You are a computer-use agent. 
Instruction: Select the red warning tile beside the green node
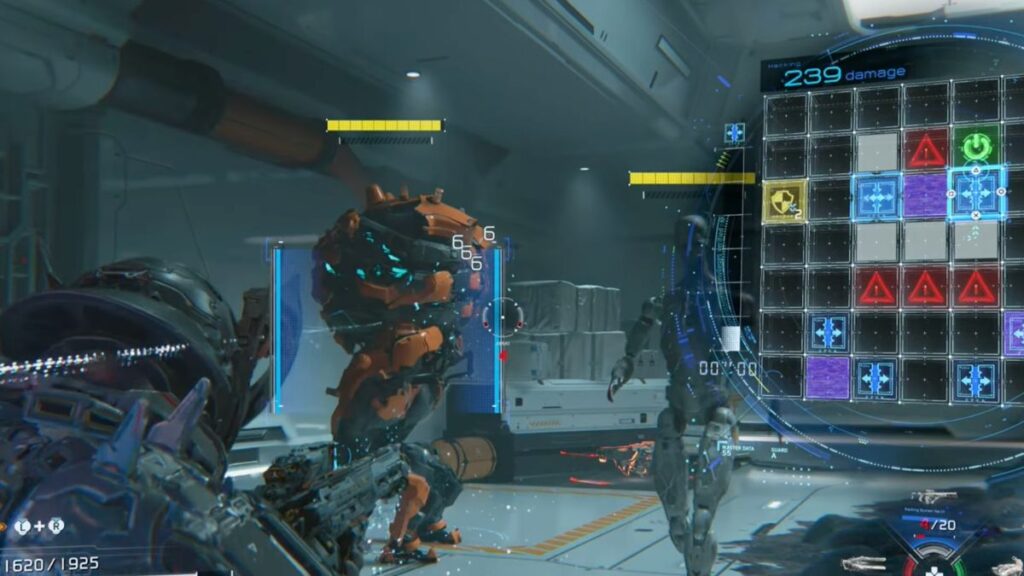[927, 150]
